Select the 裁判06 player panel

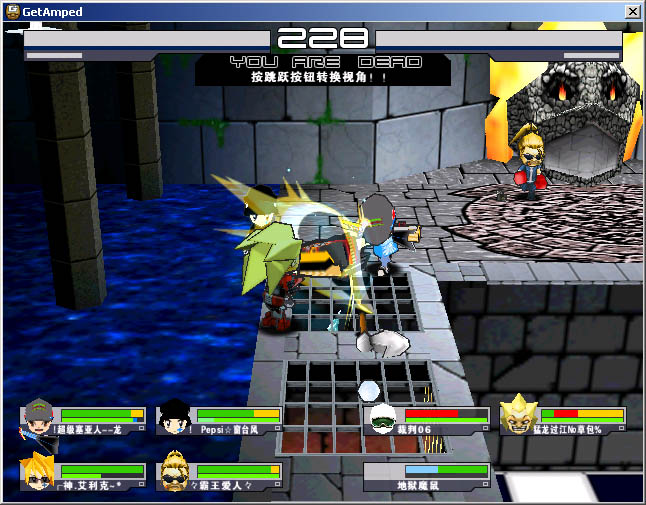click(426, 420)
